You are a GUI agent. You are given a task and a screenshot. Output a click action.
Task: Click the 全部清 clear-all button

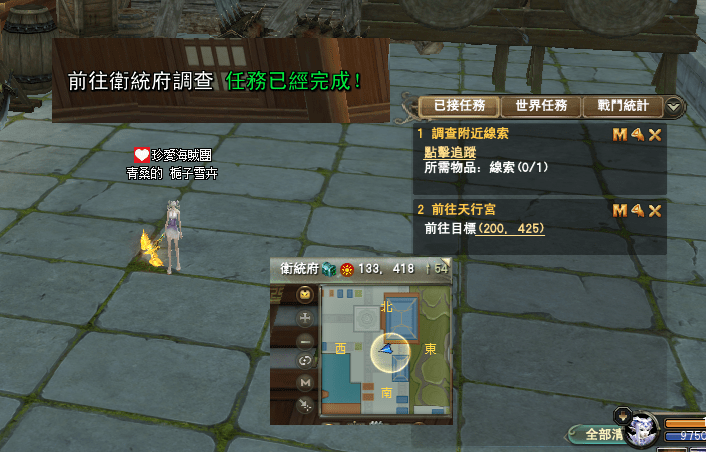click(x=605, y=434)
